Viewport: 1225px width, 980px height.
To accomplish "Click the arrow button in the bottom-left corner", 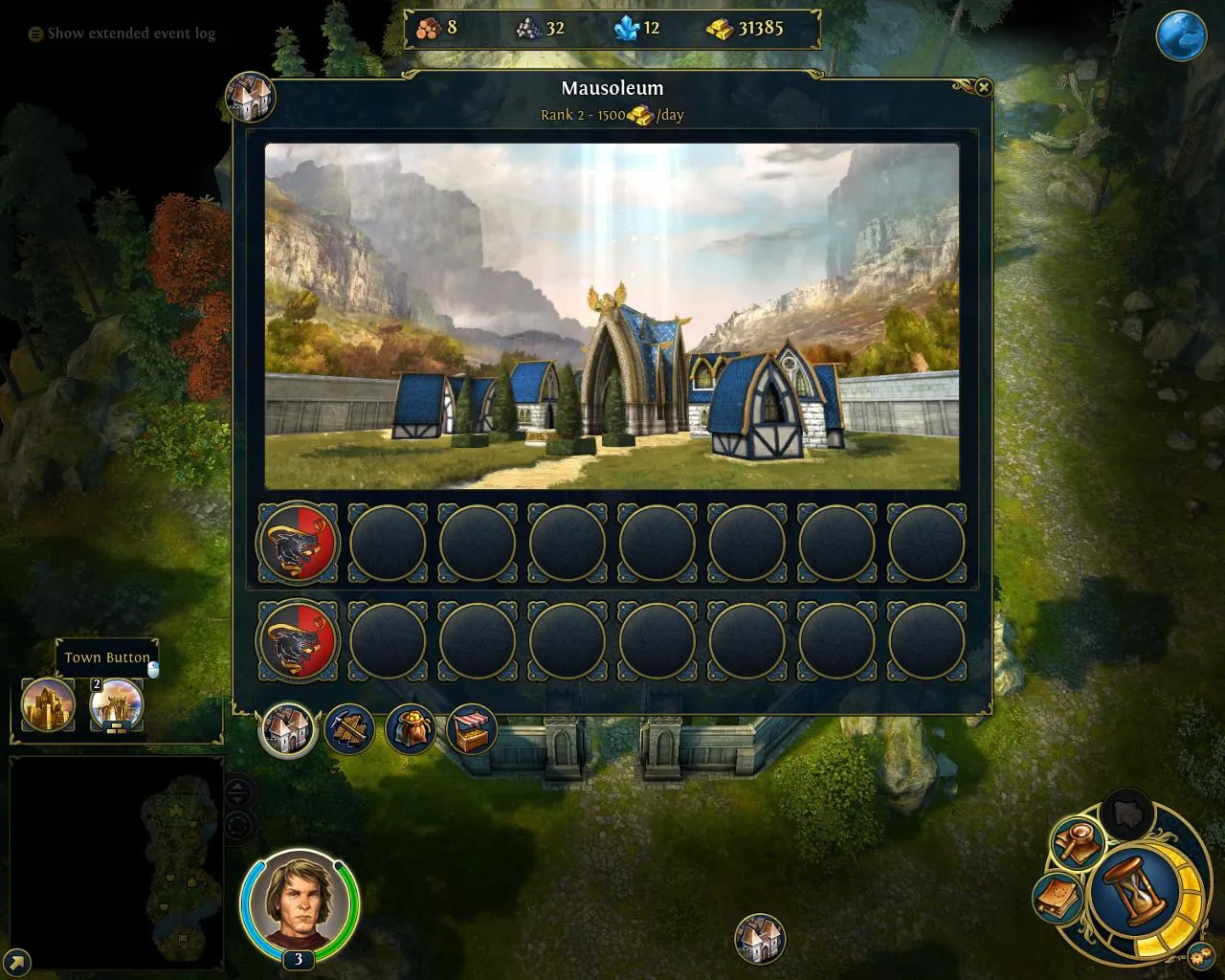I will [16, 961].
